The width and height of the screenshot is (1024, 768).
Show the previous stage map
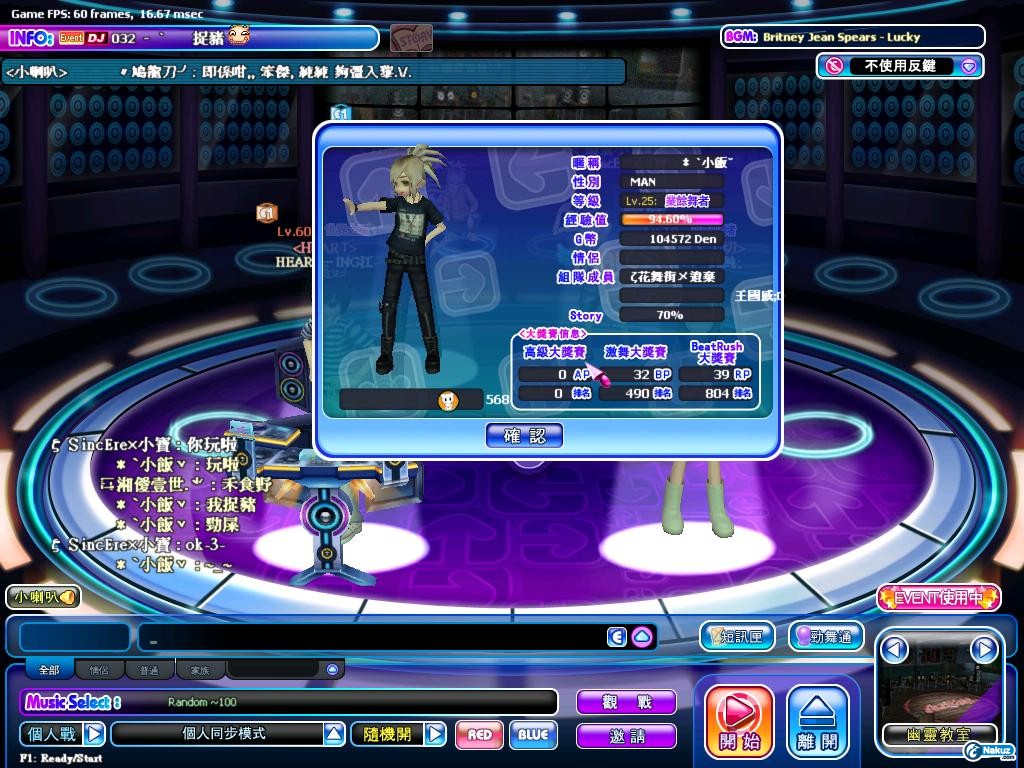(894, 650)
